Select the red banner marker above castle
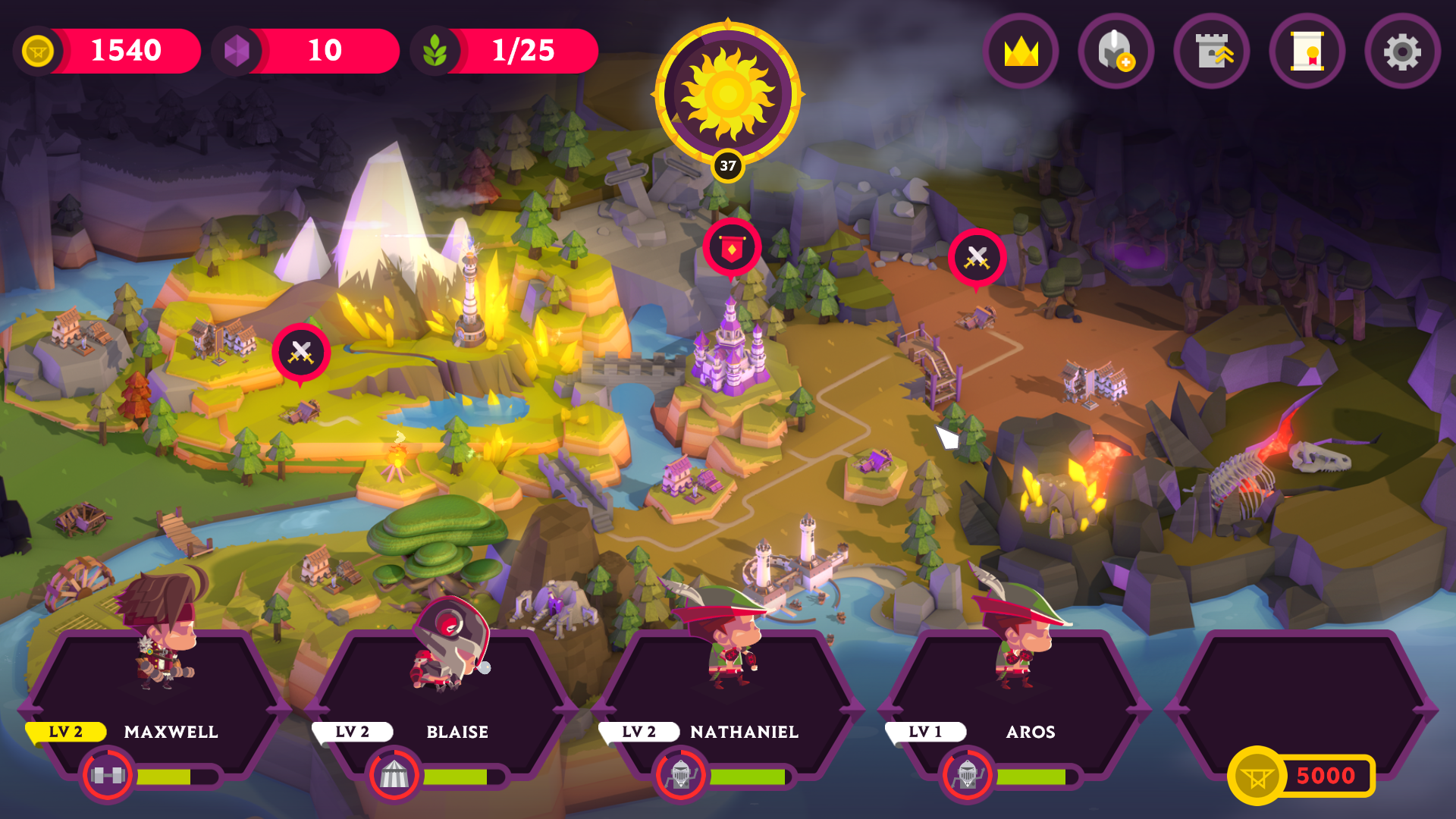This screenshot has width=1456, height=819. coord(732,249)
